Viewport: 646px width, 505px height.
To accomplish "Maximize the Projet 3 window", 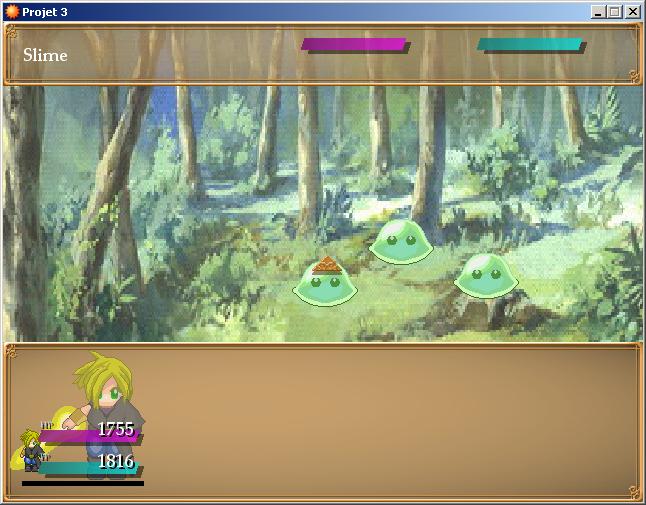I will pyautogui.click(x=615, y=11).
